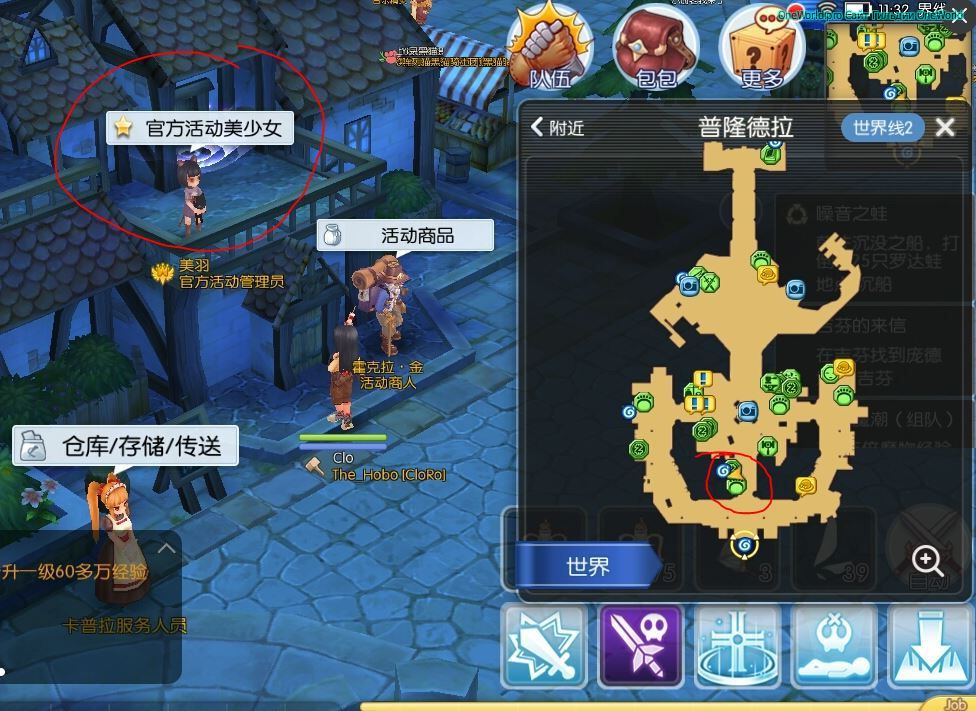Open the 队伍 (Team) menu
The width and height of the screenshot is (976, 711).
(x=549, y=48)
